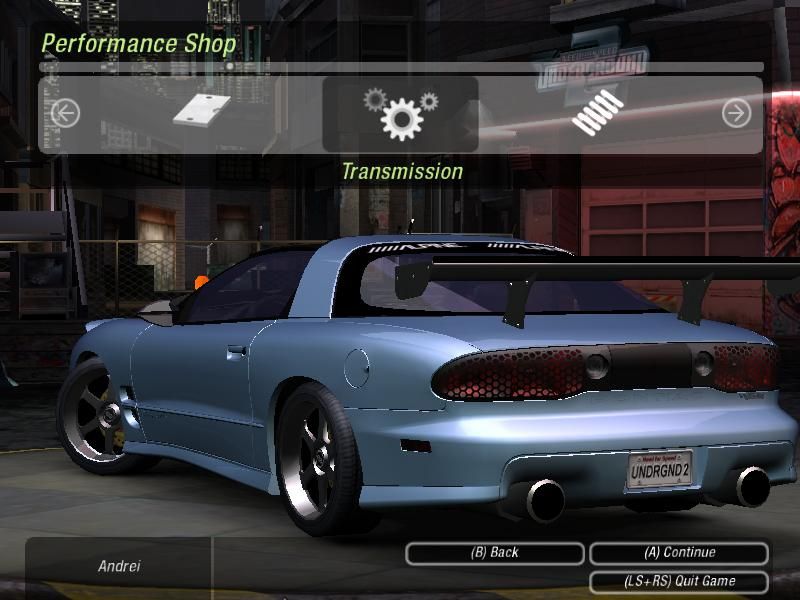Pick the flat metal plate upgrade icon
This screenshot has width=800, height=600.
coord(202,110)
